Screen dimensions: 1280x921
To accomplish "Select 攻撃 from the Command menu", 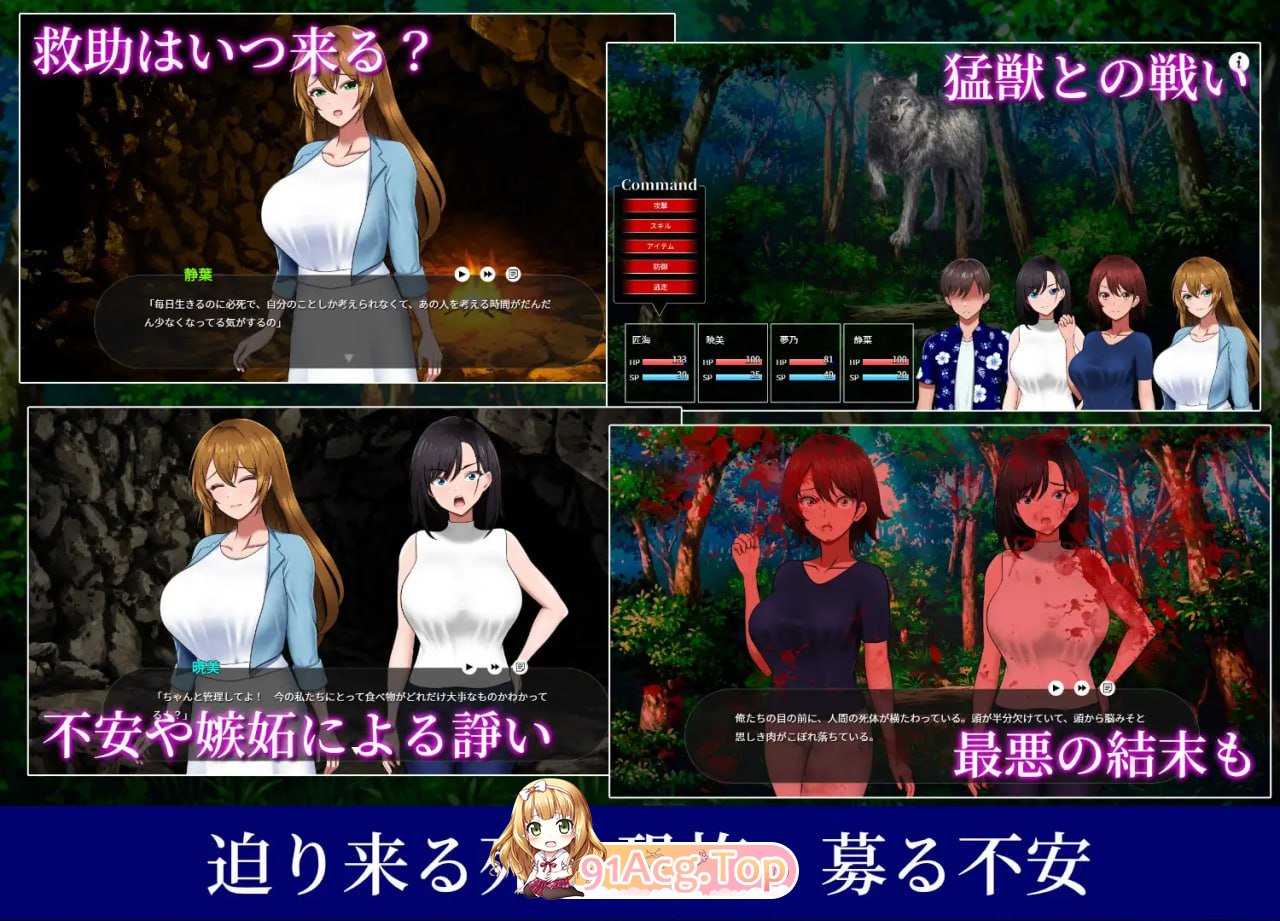I will (x=662, y=207).
